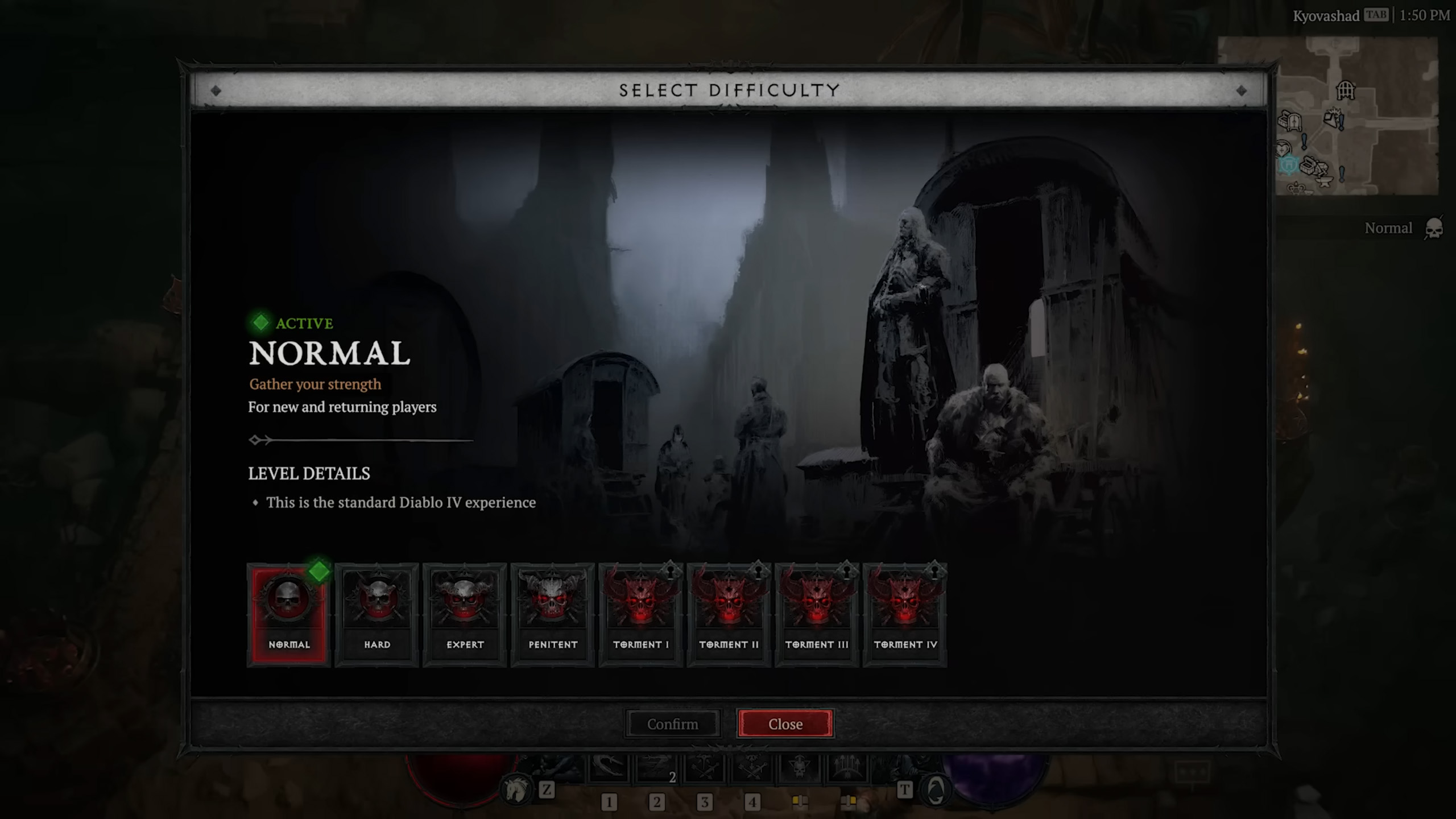This screenshot has height=819, width=1456.
Task: Select the Normal difficulty tile
Action: click(x=289, y=614)
